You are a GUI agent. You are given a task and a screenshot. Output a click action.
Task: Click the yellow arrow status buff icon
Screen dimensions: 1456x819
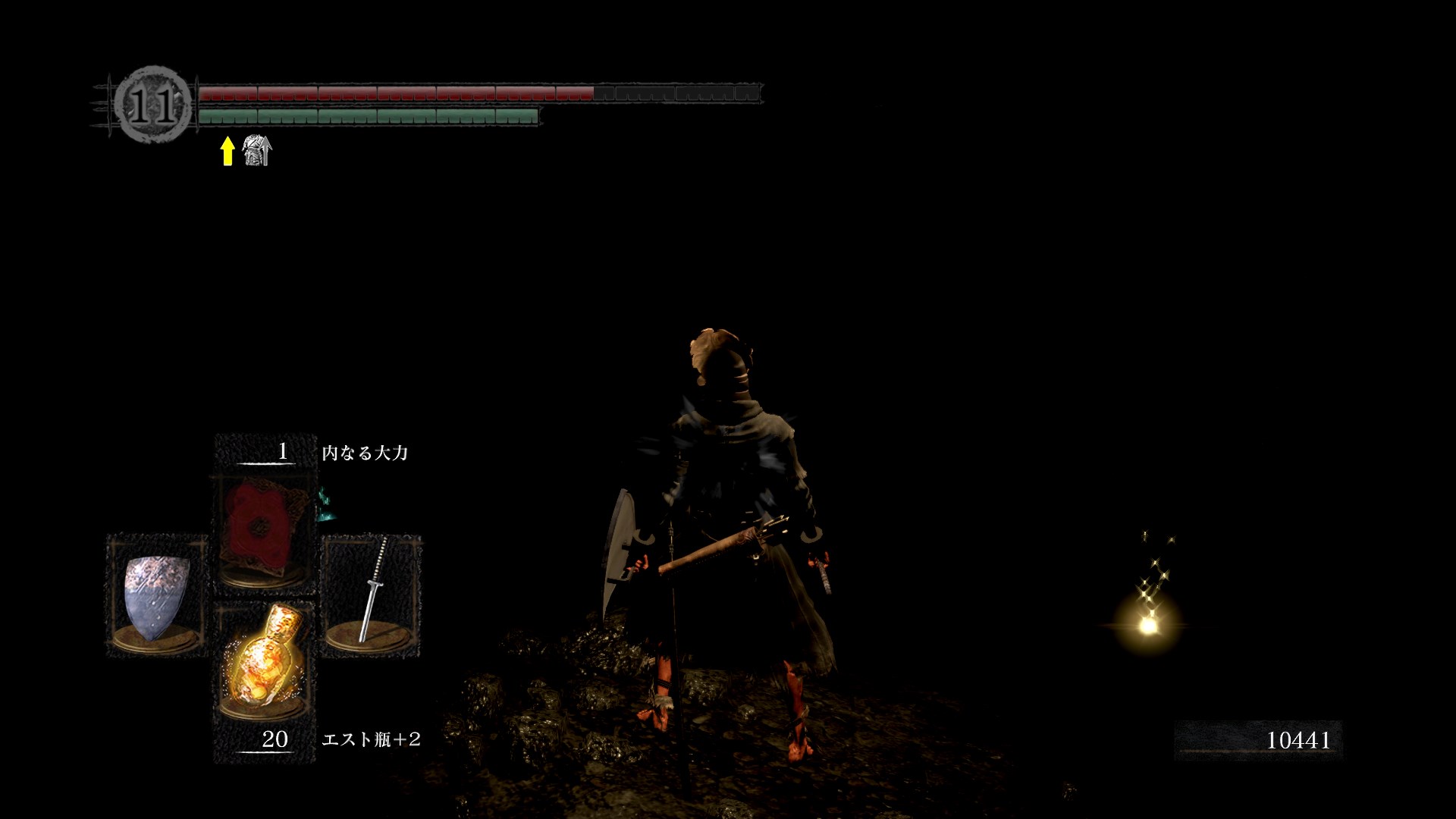tap(227, 151)
